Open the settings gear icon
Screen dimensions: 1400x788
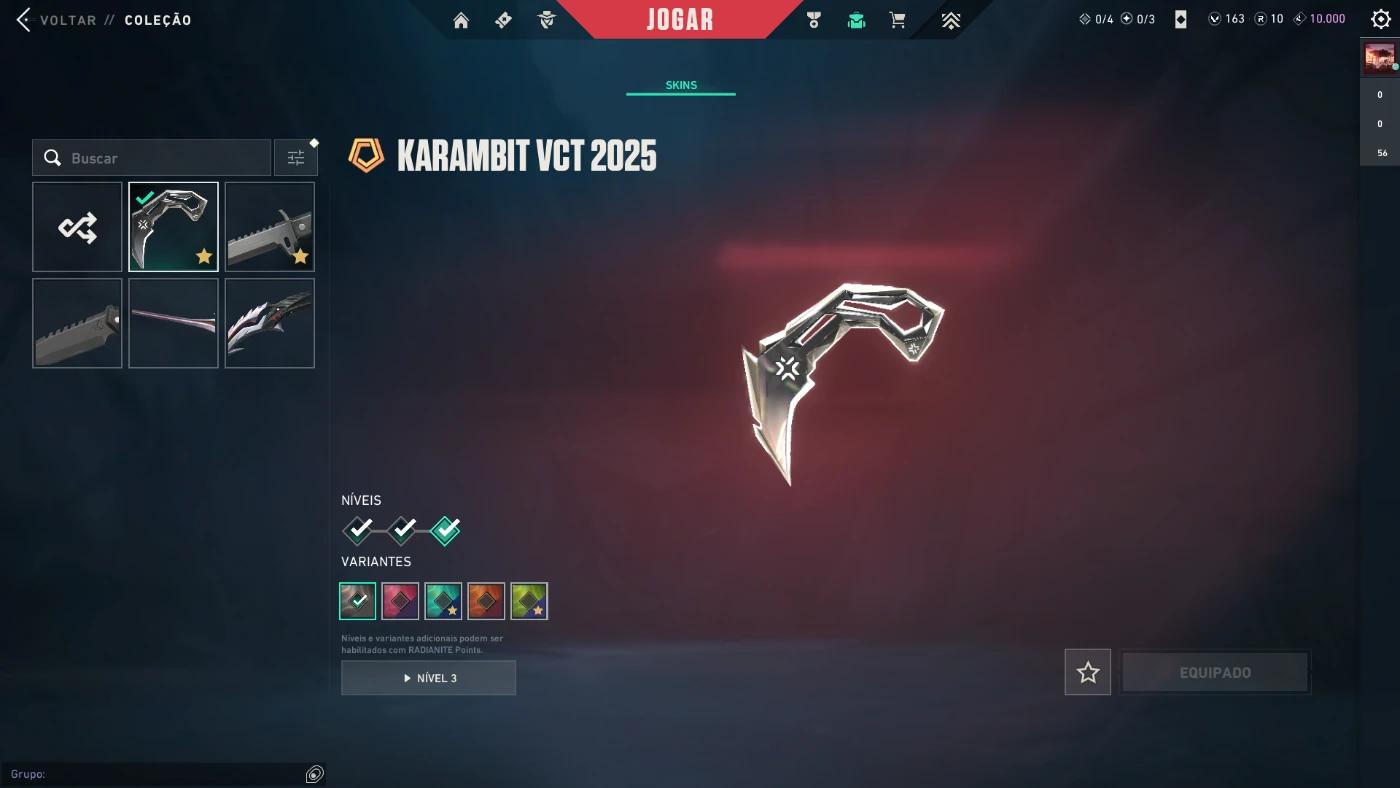pos(1381,19)
